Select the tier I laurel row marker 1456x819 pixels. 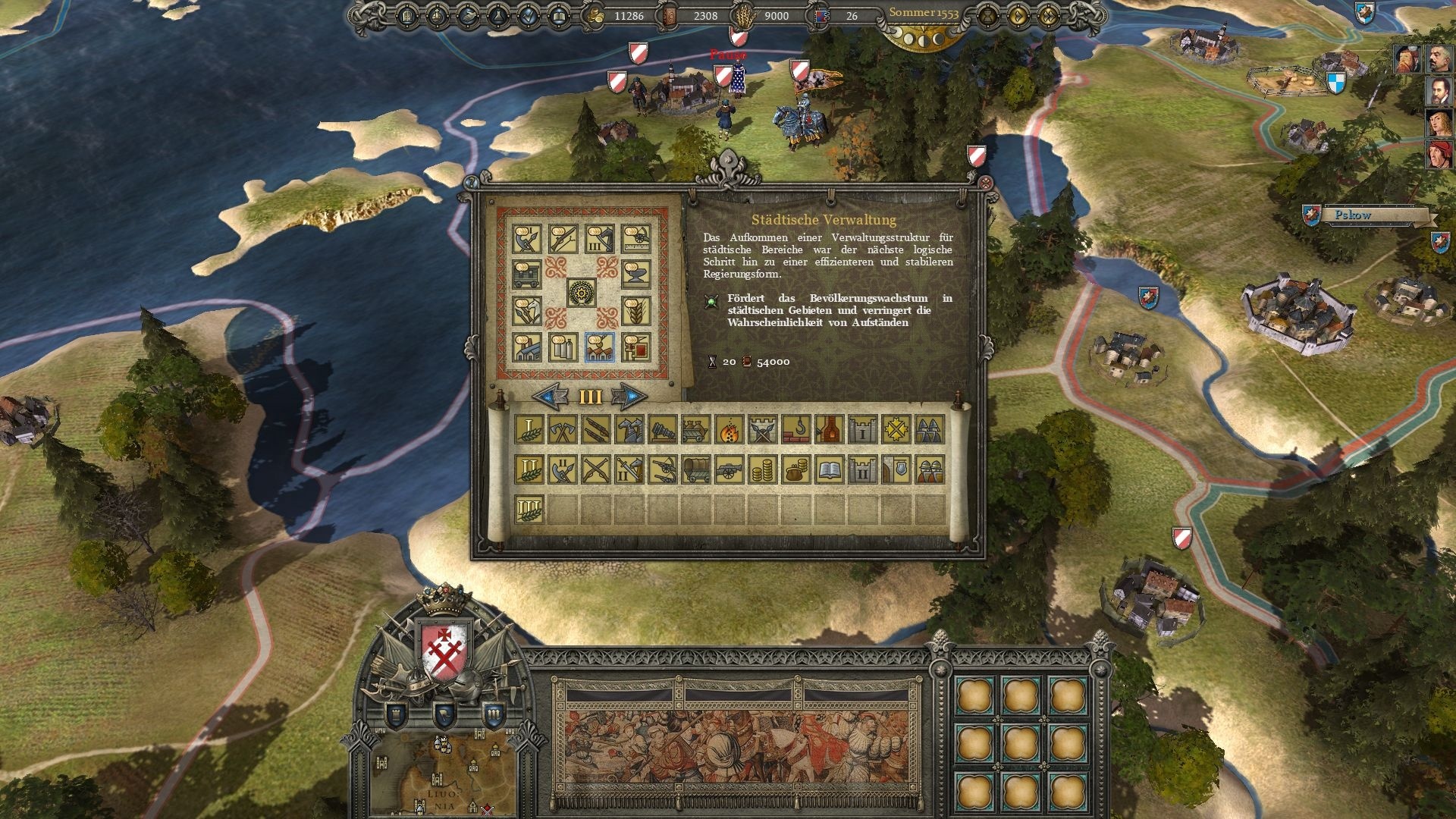[x=529, y=429]
